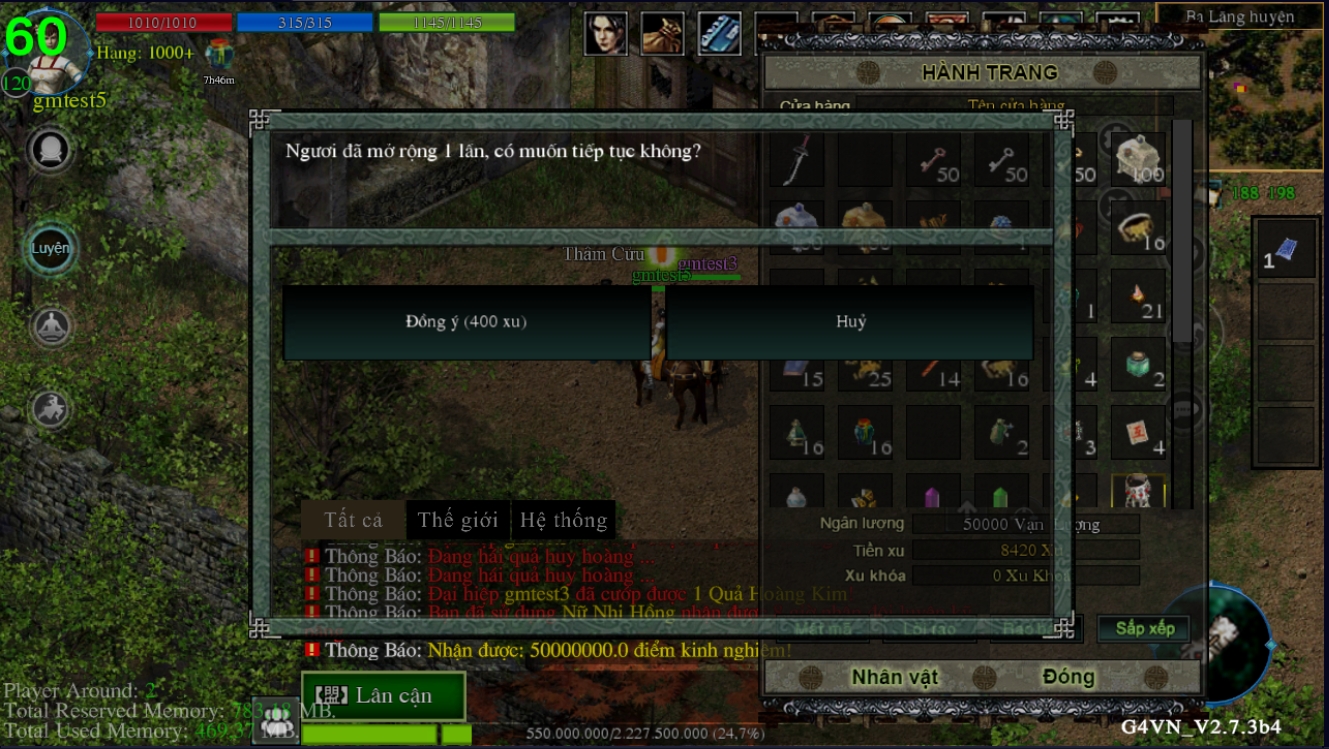Toggle the Luyện training button
The height and width of the screenshot is (749, 1329).
tap(50, 248)
